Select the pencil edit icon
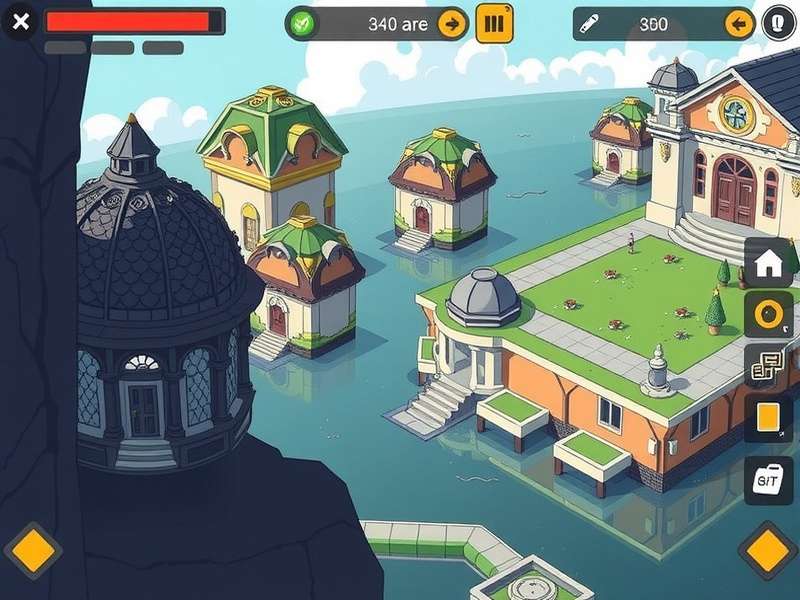This screenshot has height=600, width=800. coord(590,24)
